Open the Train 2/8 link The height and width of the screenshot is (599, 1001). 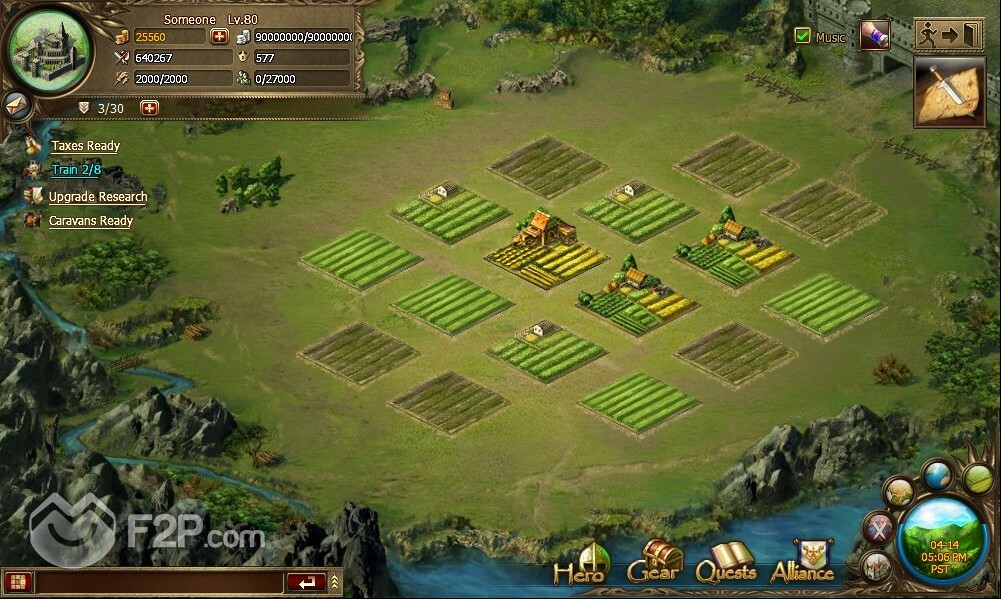point(76,170)
